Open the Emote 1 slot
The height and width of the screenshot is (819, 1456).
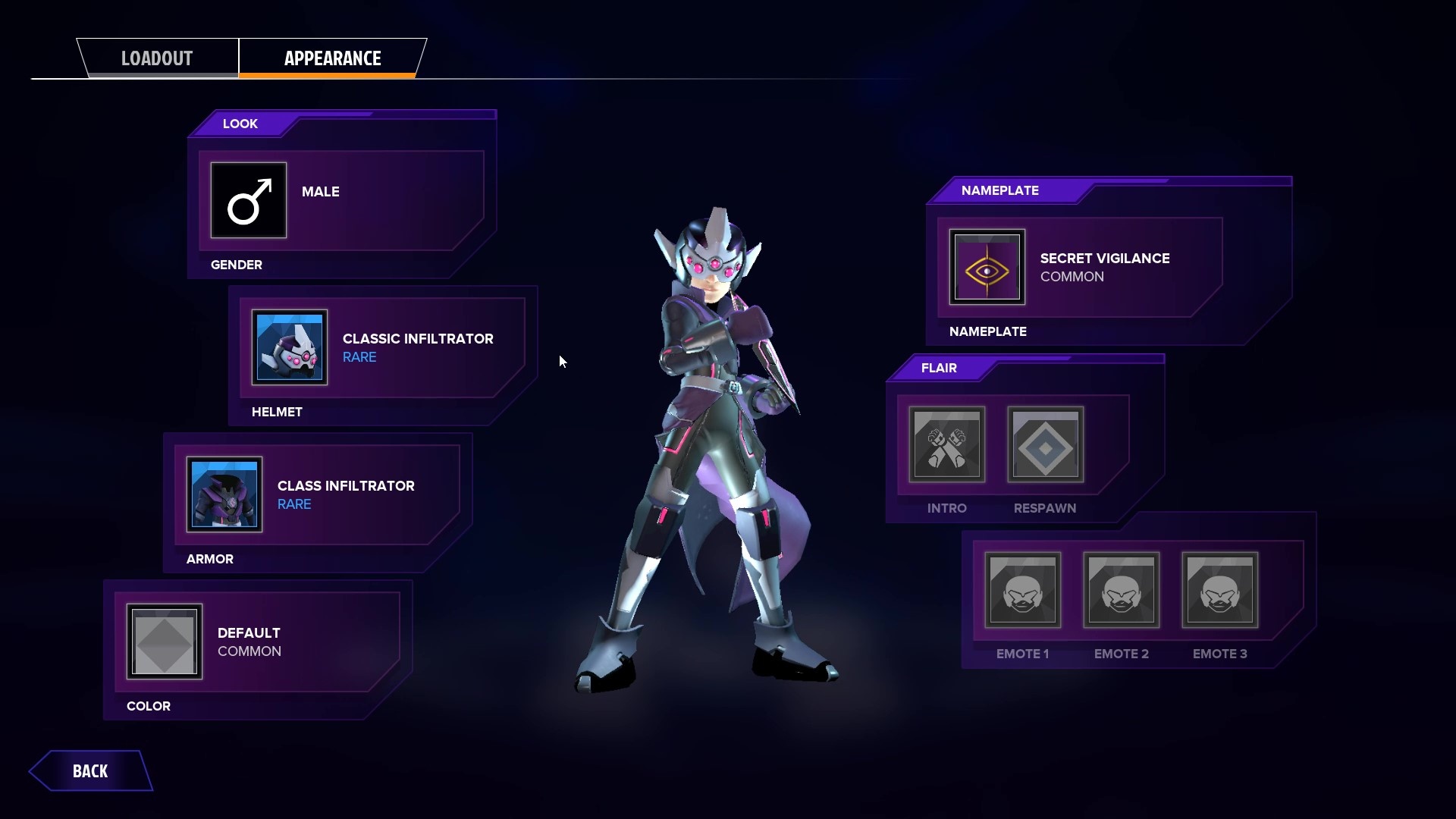pyautogui.click(x=1023, y=590)
